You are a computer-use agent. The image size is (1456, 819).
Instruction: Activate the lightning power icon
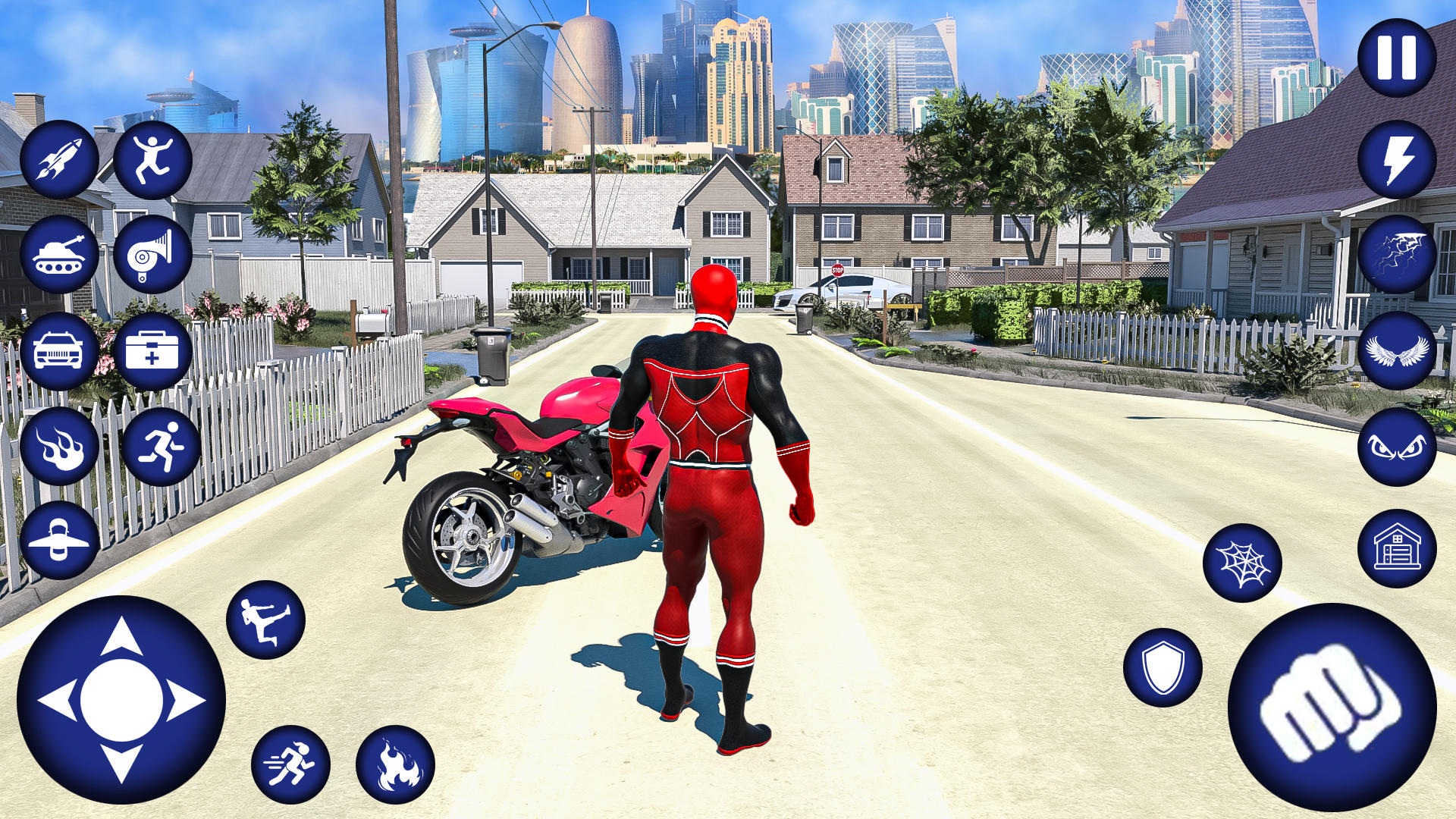pos(1398,159)
